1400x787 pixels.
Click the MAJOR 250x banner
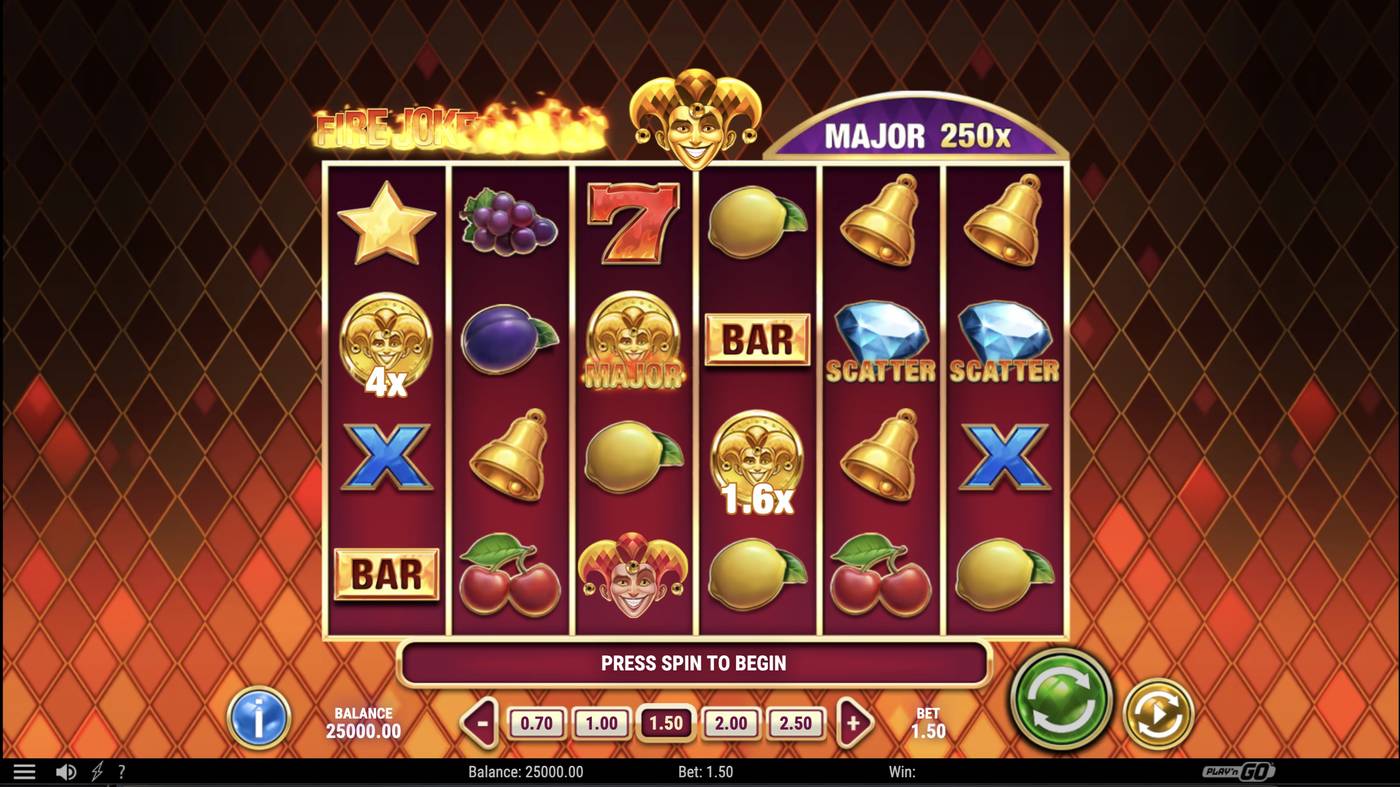pos(917,133)
